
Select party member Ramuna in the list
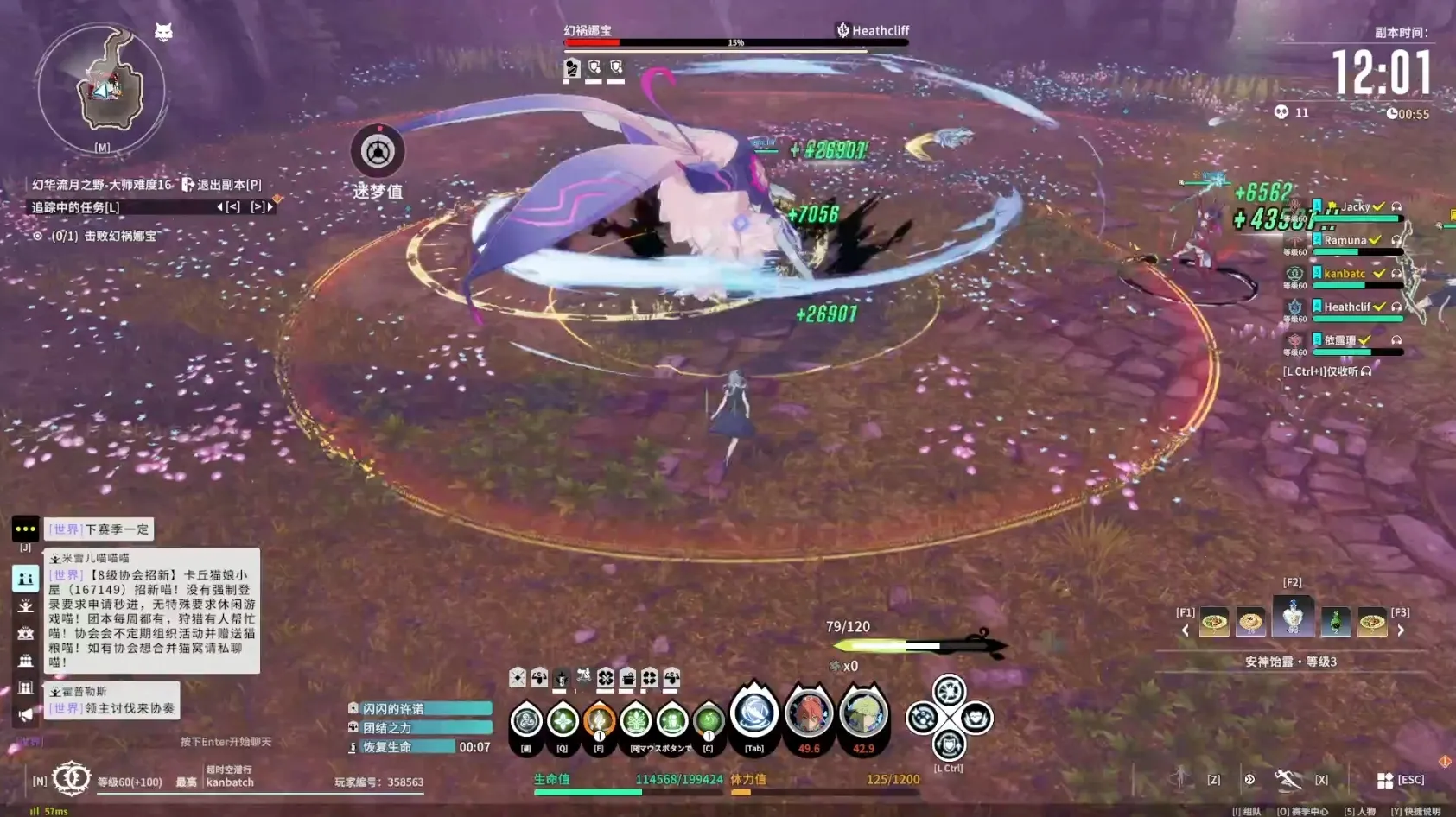(1345, 241)
